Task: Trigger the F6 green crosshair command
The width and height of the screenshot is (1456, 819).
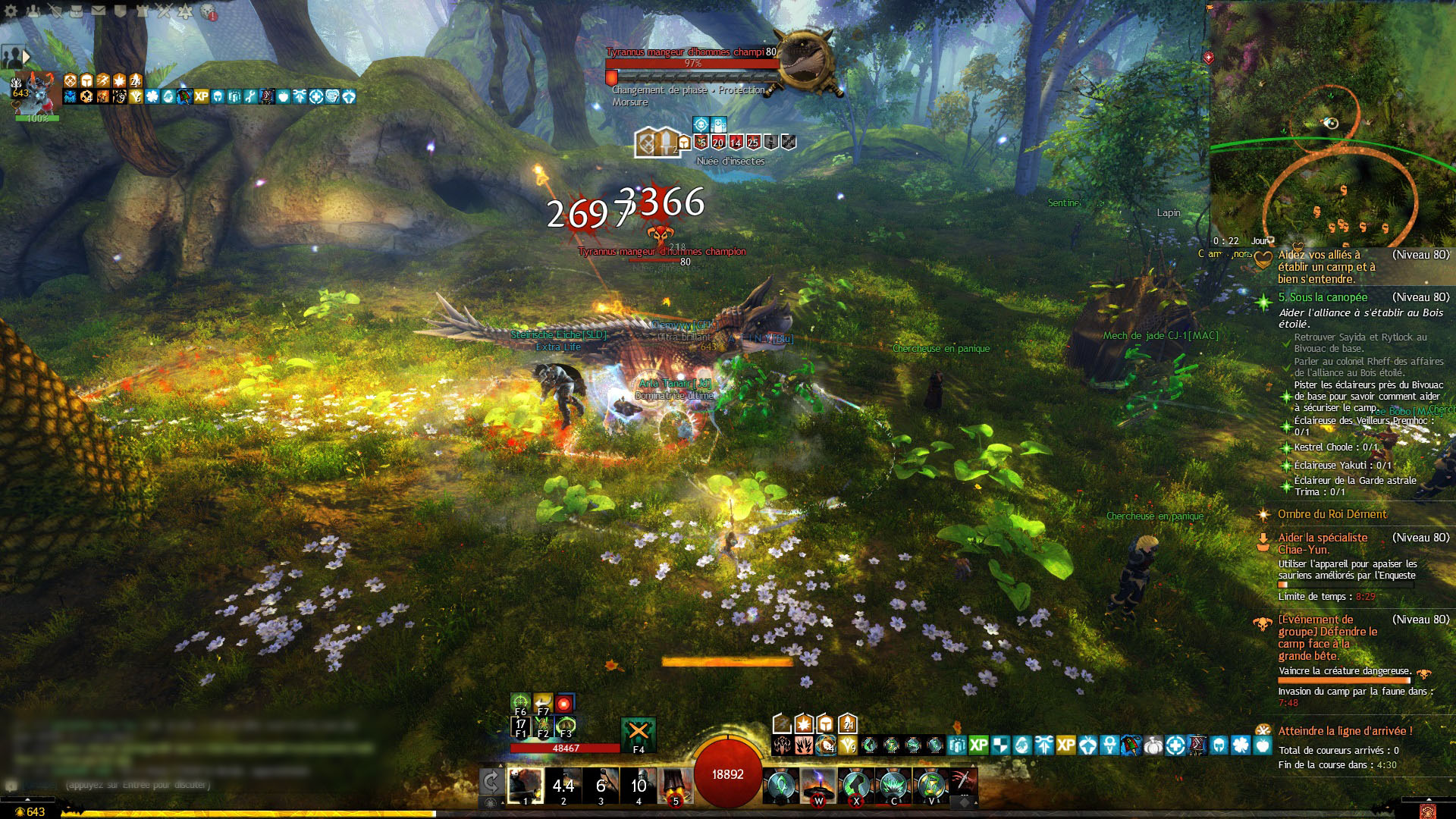Action: point(520,702)
